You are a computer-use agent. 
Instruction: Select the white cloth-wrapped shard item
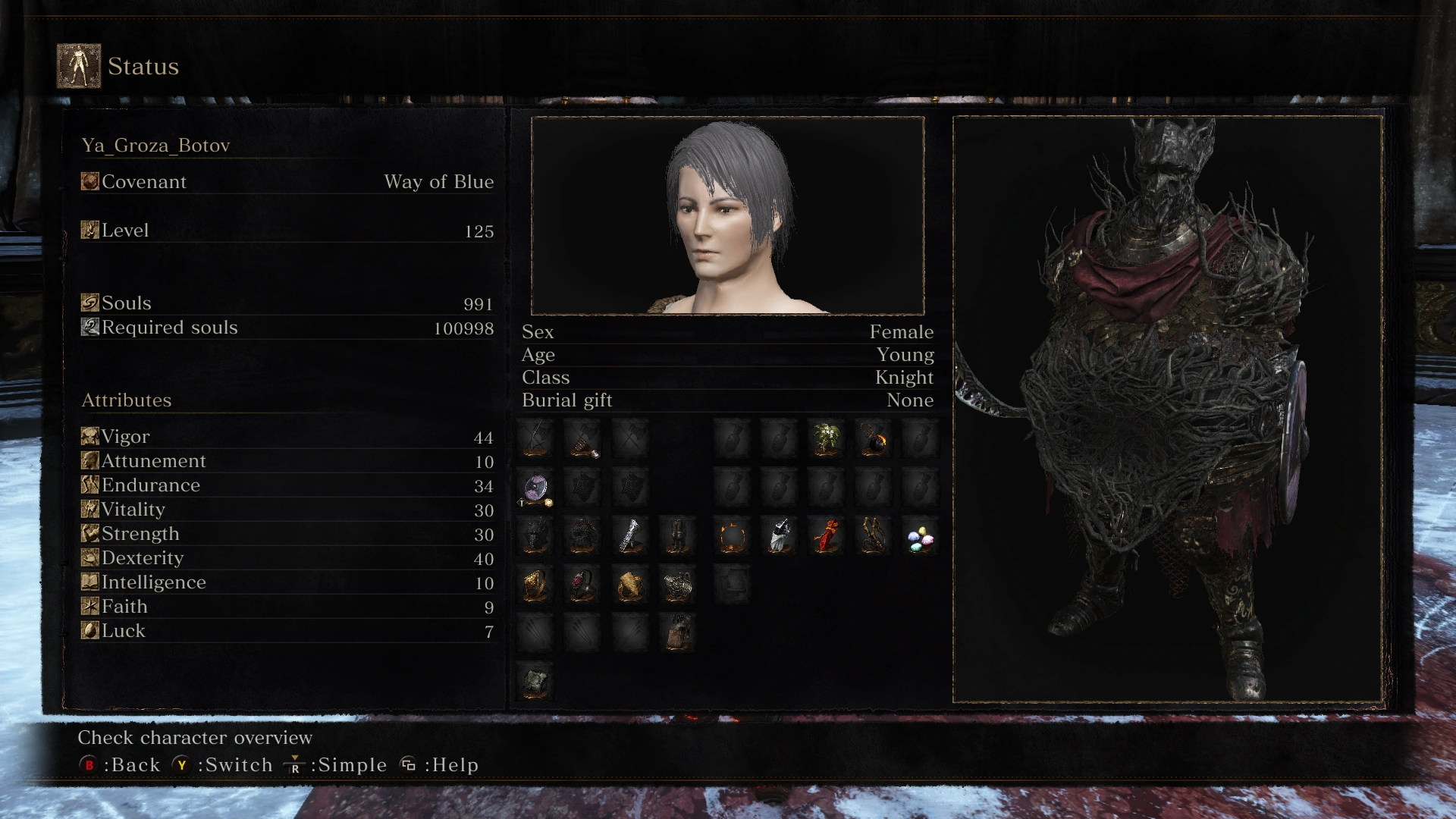click(x=780, y=536)
